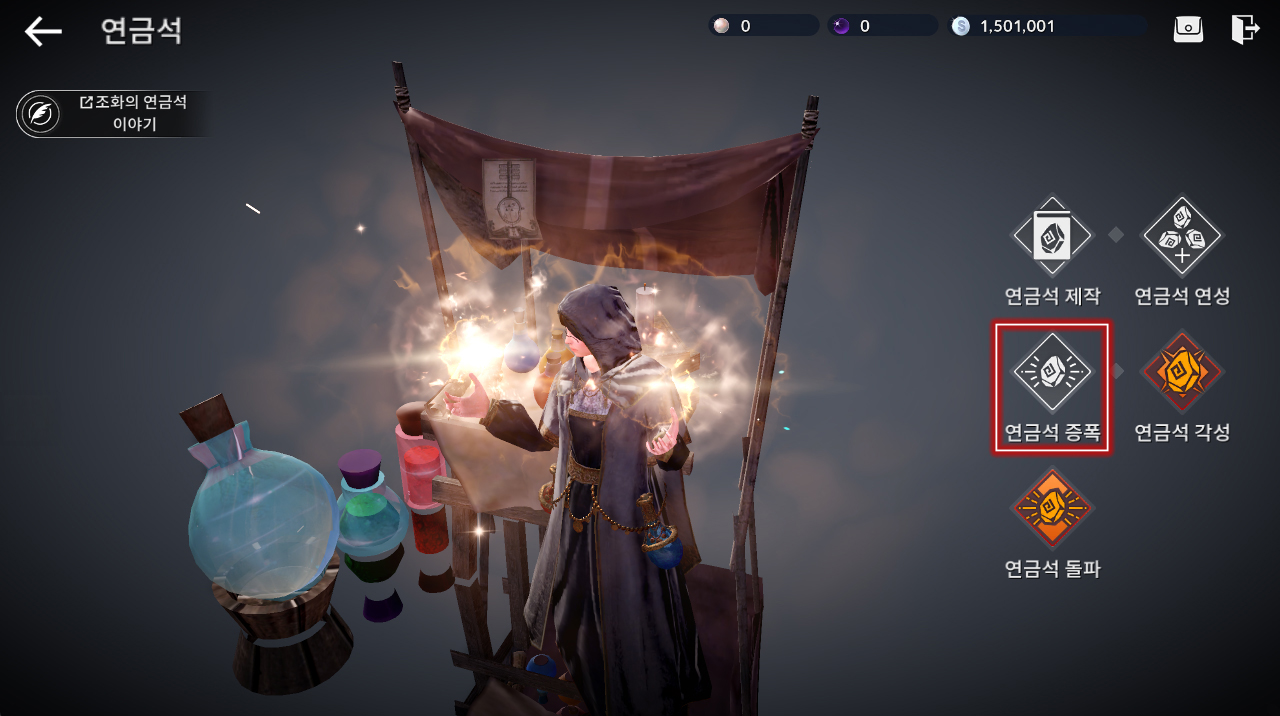1280x716 pixels.
Task: Tap the white pearl currency counter
Action: pos(763,26)
